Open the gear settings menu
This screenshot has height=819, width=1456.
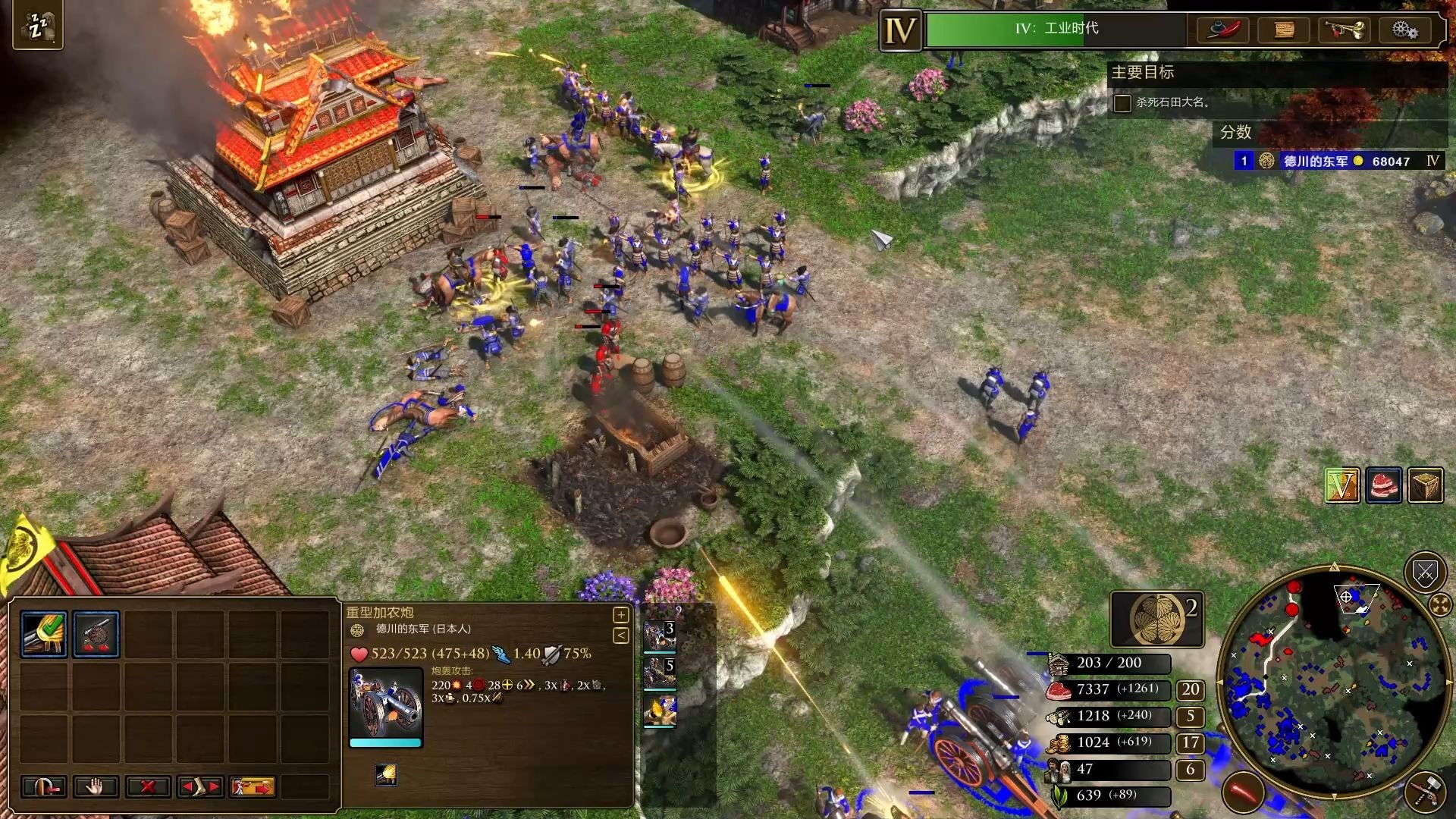coord(1404,30)
